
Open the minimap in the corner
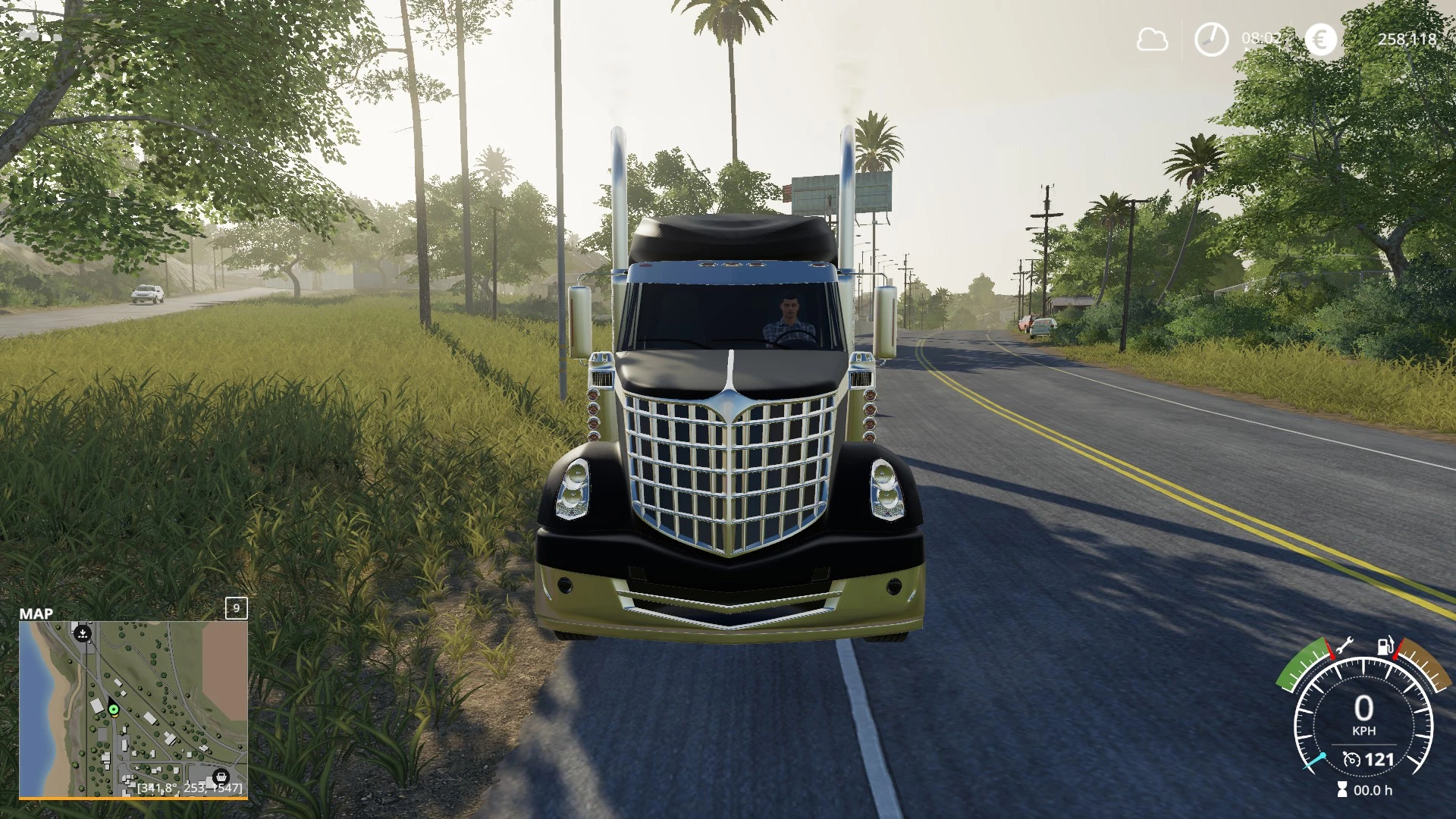[x=133, y=708]
